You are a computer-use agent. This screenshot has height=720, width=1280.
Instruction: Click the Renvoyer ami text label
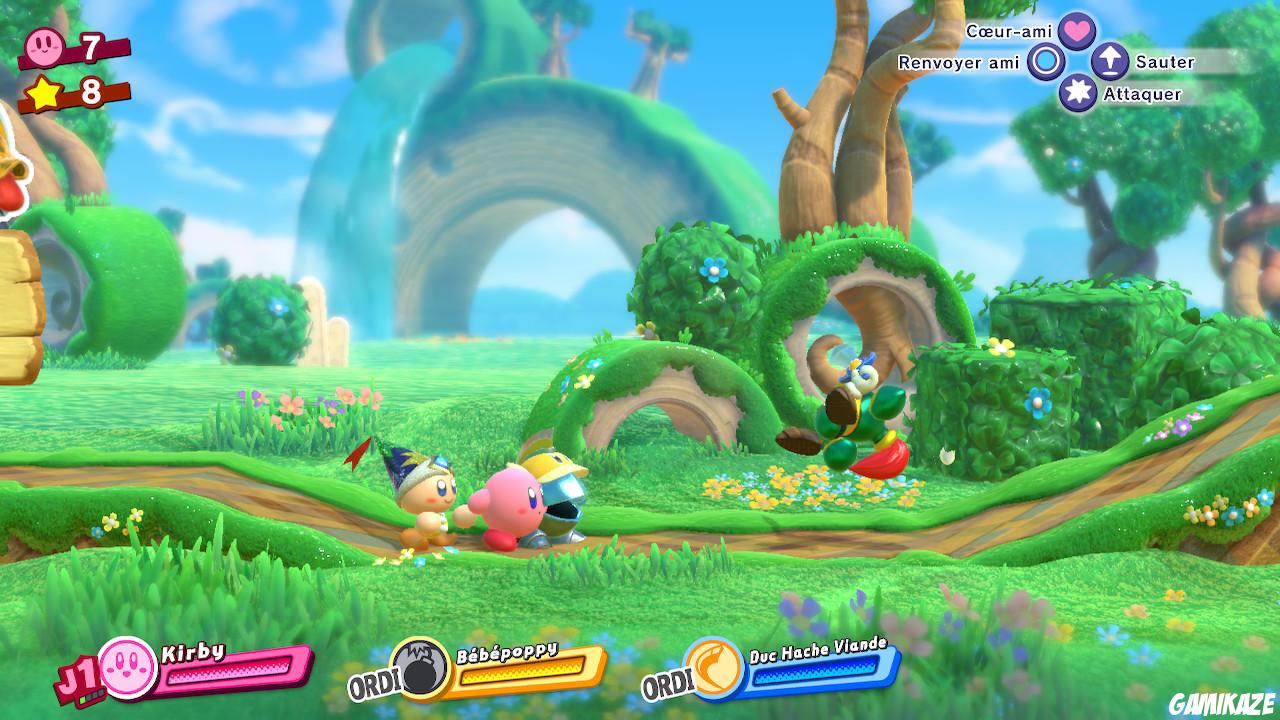click(x=958, y=62)
